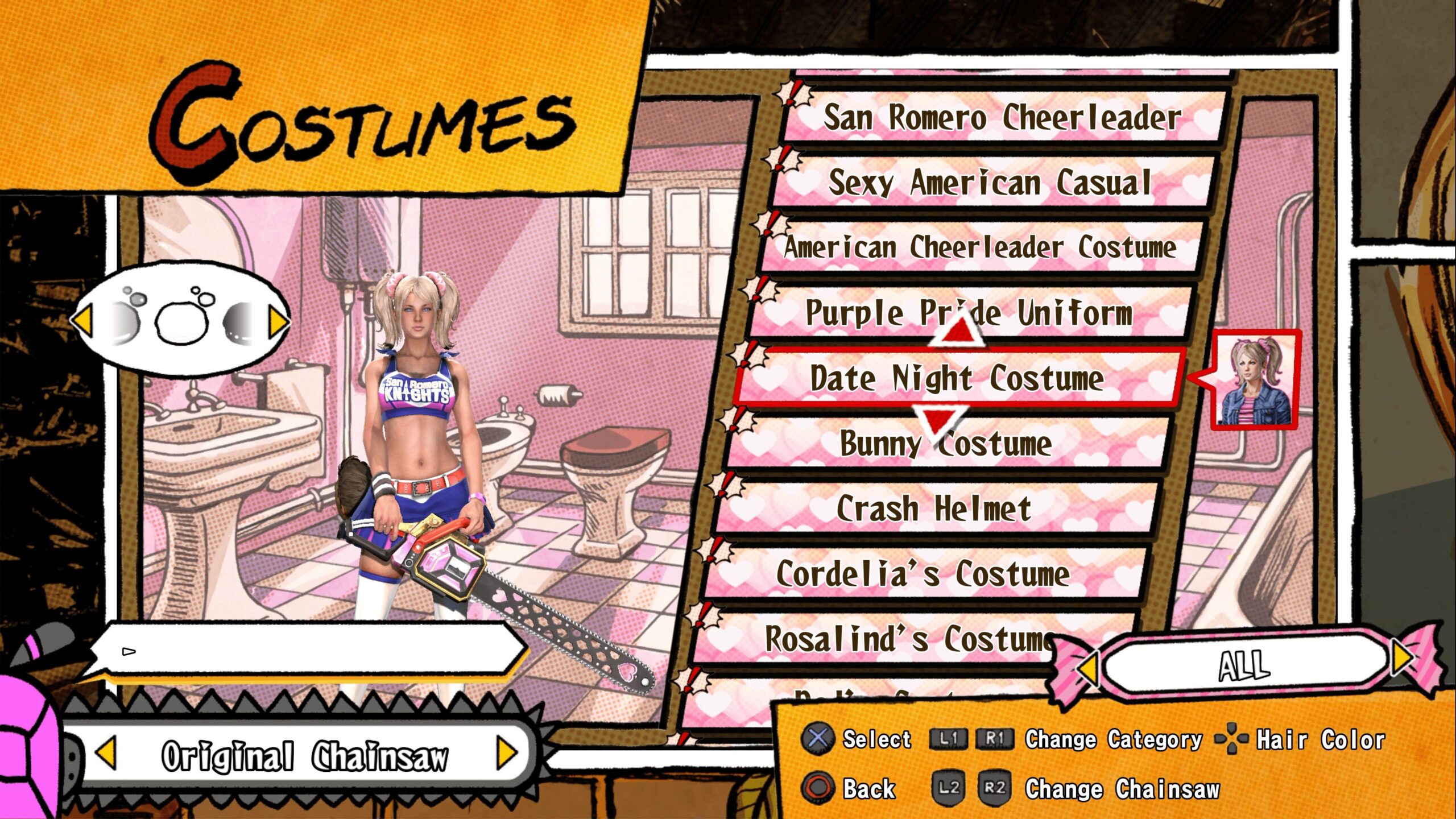Select Cordelia's Costume
Screen dimensions: 1456x819
pos(923,573)
